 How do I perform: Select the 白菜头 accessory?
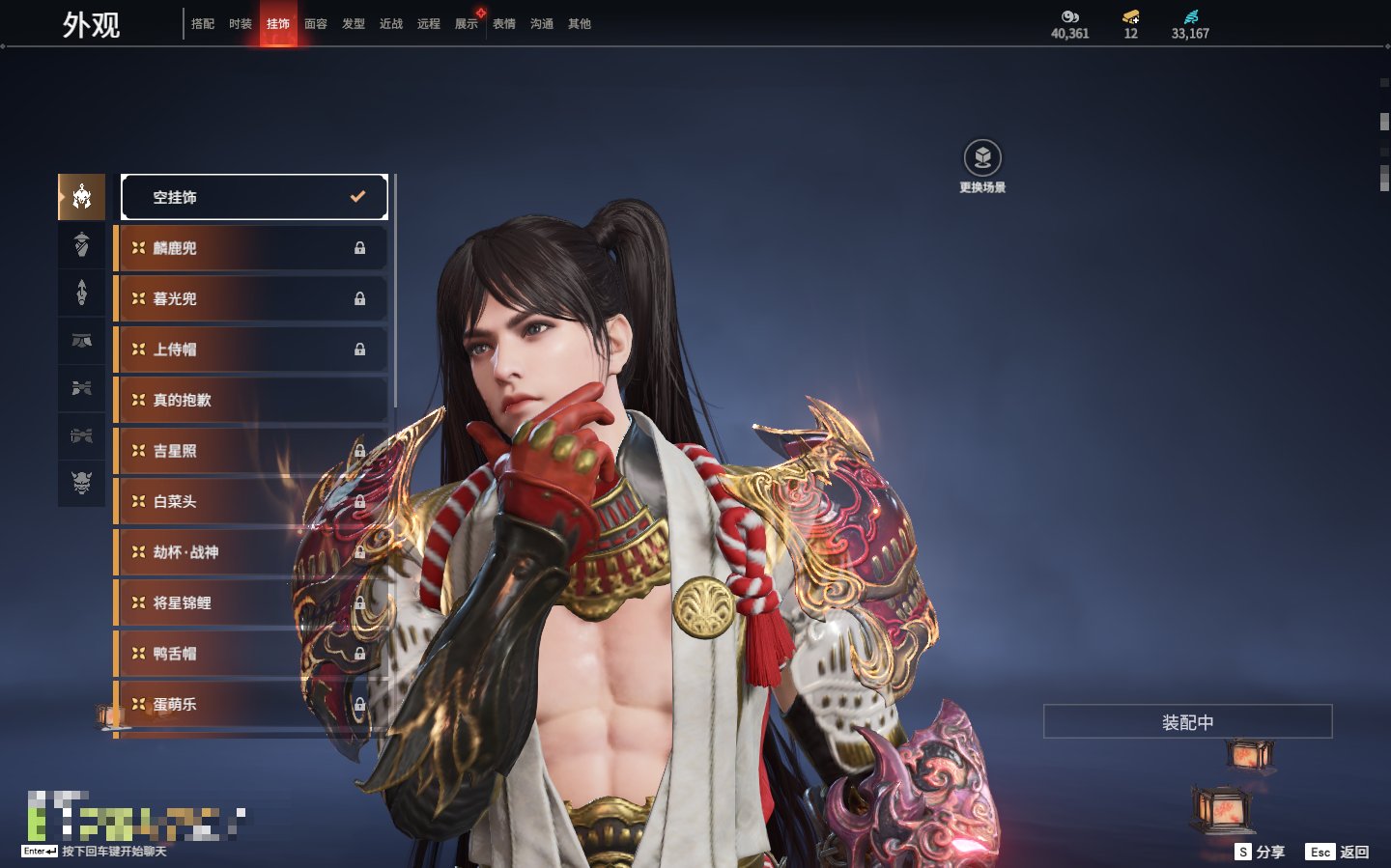point(251,501)
